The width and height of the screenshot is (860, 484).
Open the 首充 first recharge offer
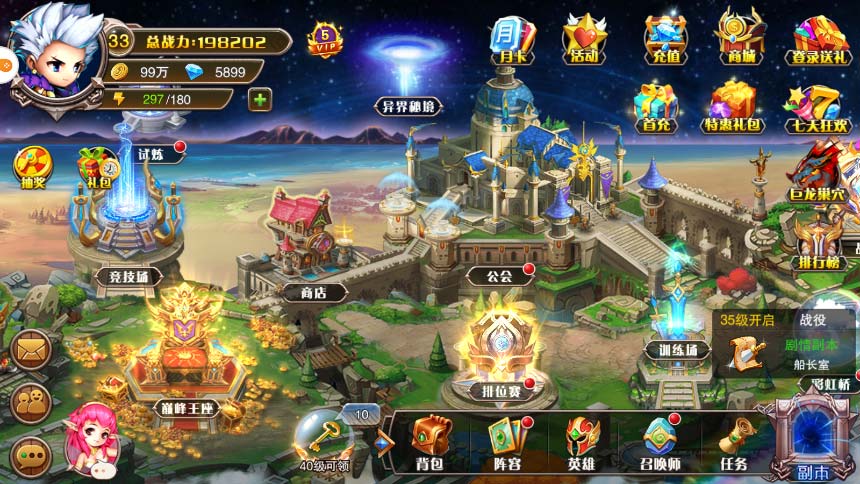[x=655, y=106]
